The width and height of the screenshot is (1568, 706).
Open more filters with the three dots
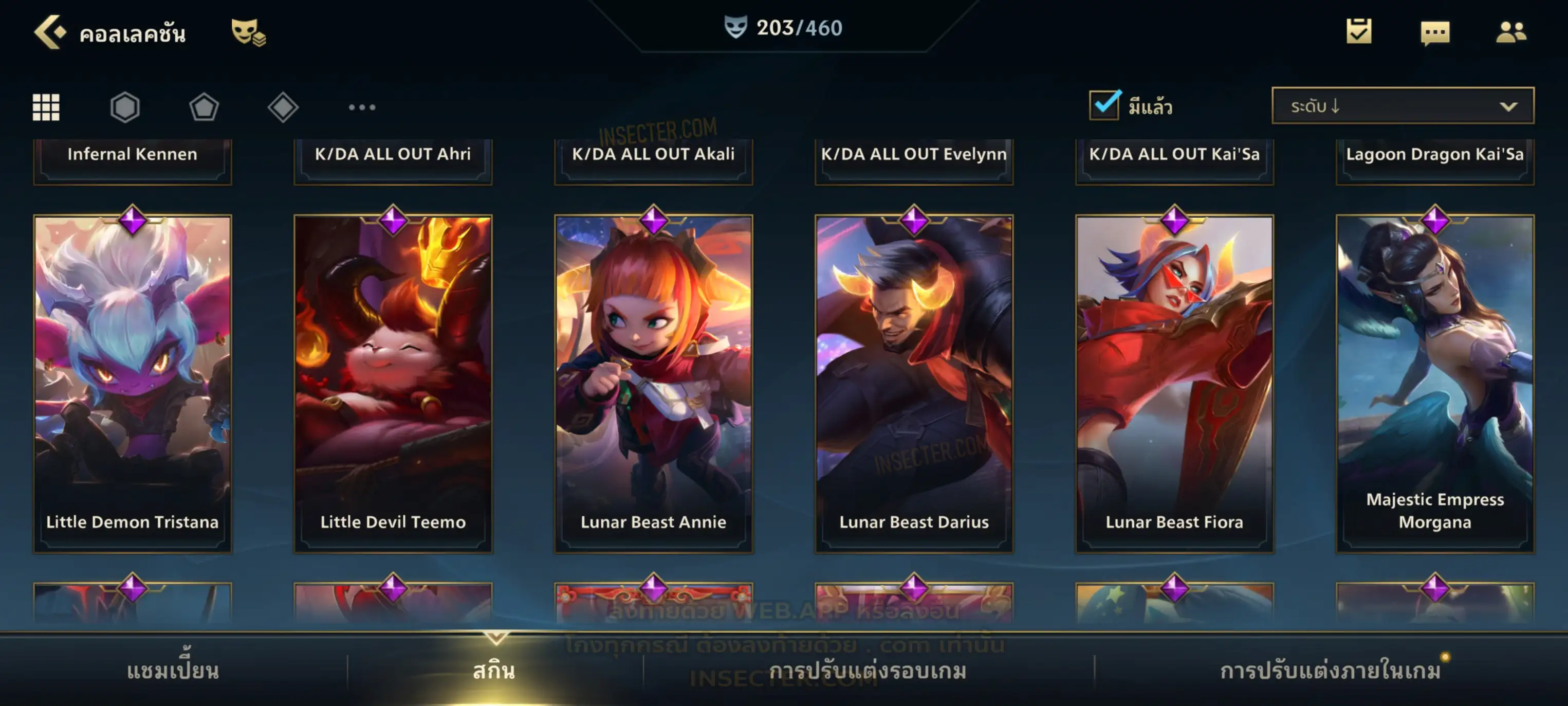point(362,107)
